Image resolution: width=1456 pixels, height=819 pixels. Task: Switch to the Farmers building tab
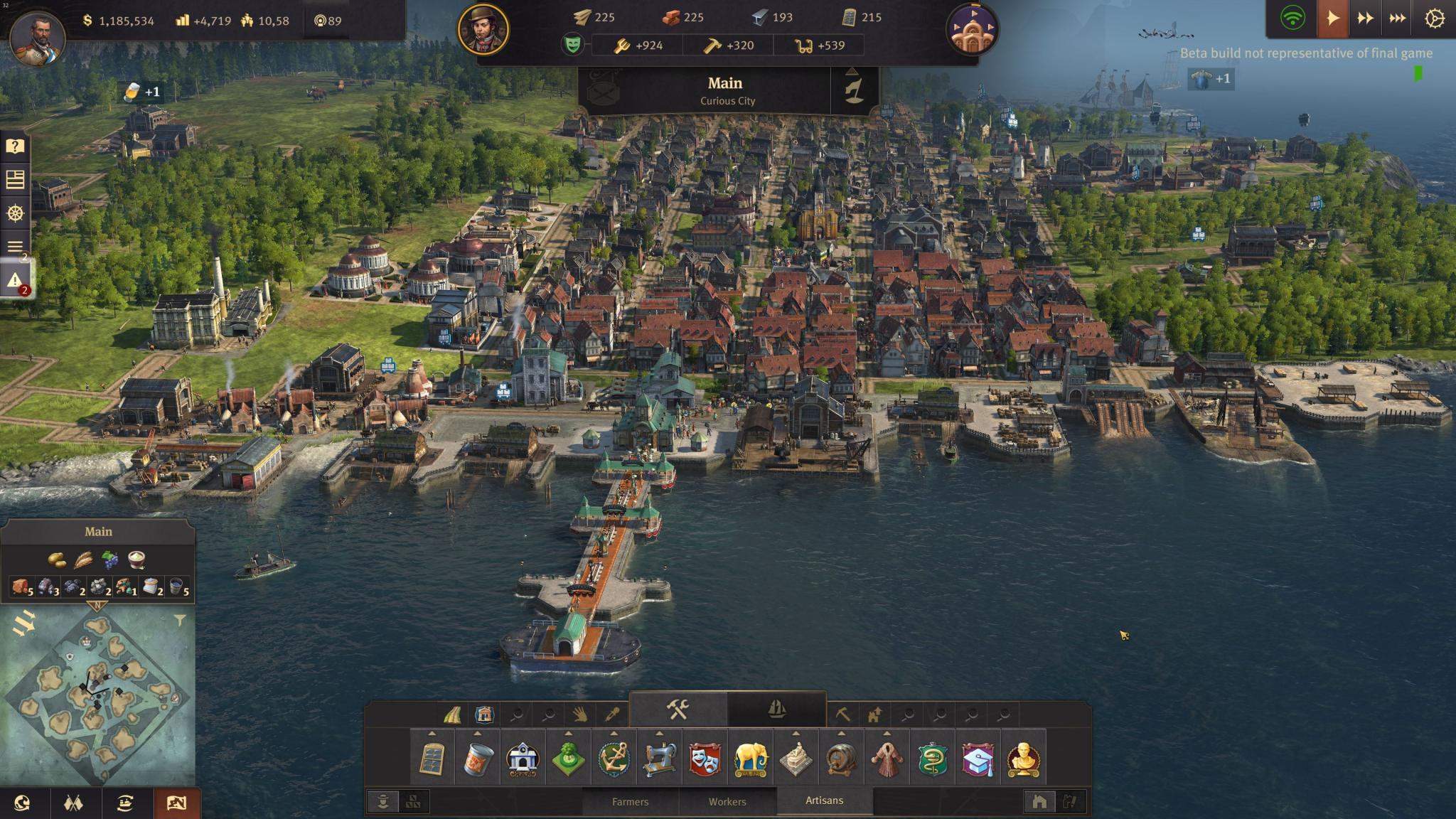(630, 801)
